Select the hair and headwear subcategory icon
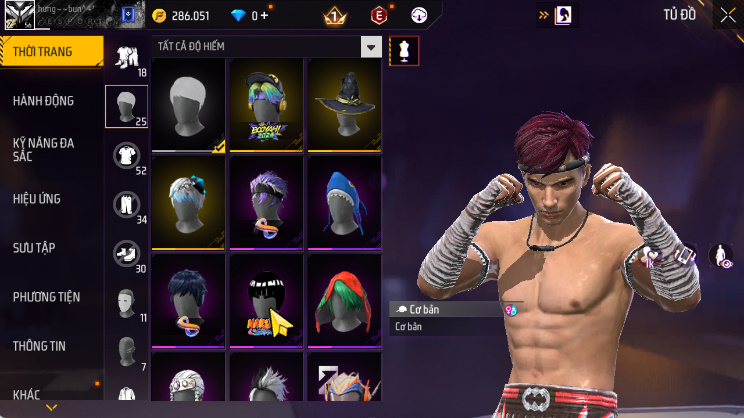 126,104
